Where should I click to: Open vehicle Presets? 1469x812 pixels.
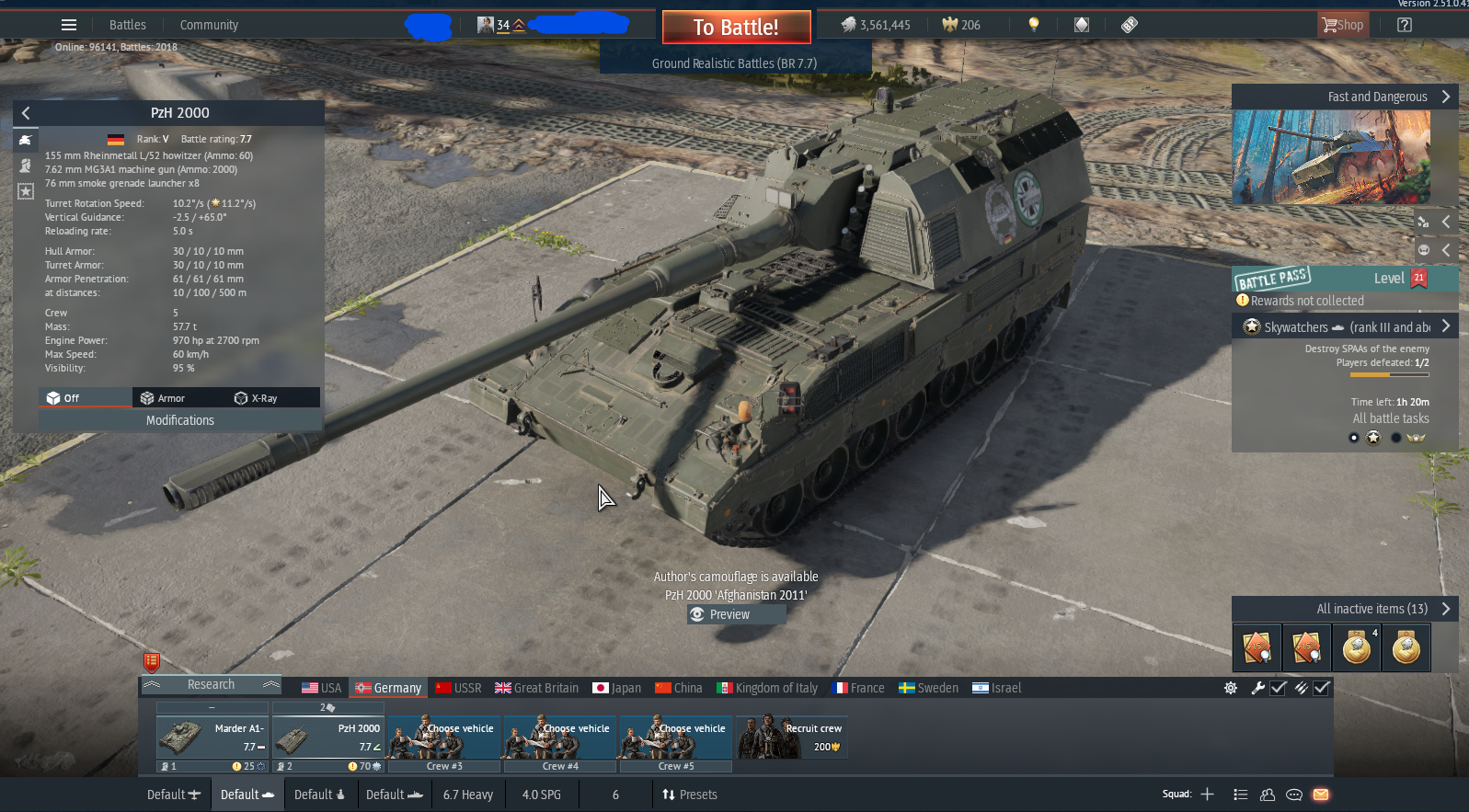coord(690,795)
